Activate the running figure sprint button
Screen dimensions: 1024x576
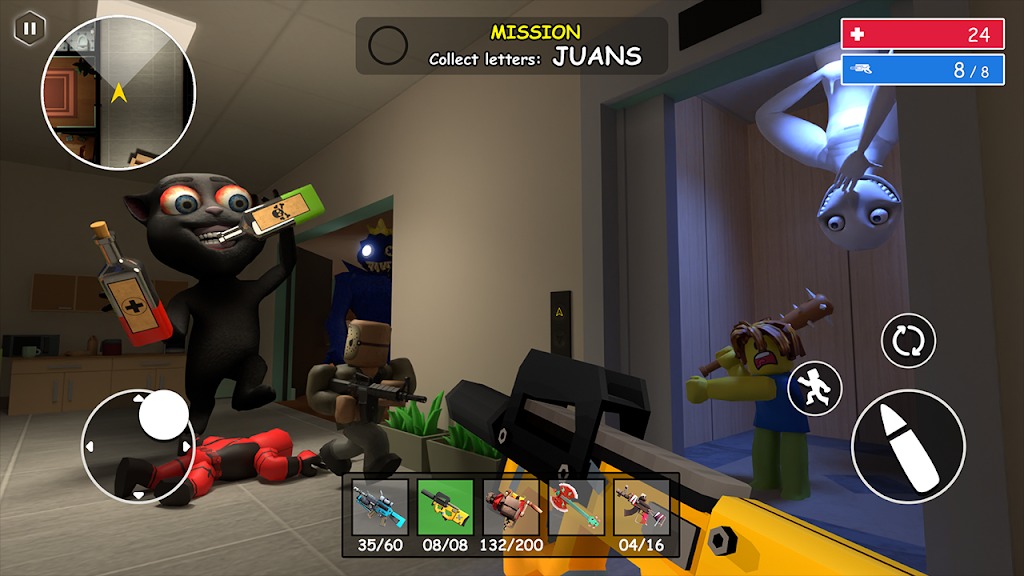click(x=815, y=388)
